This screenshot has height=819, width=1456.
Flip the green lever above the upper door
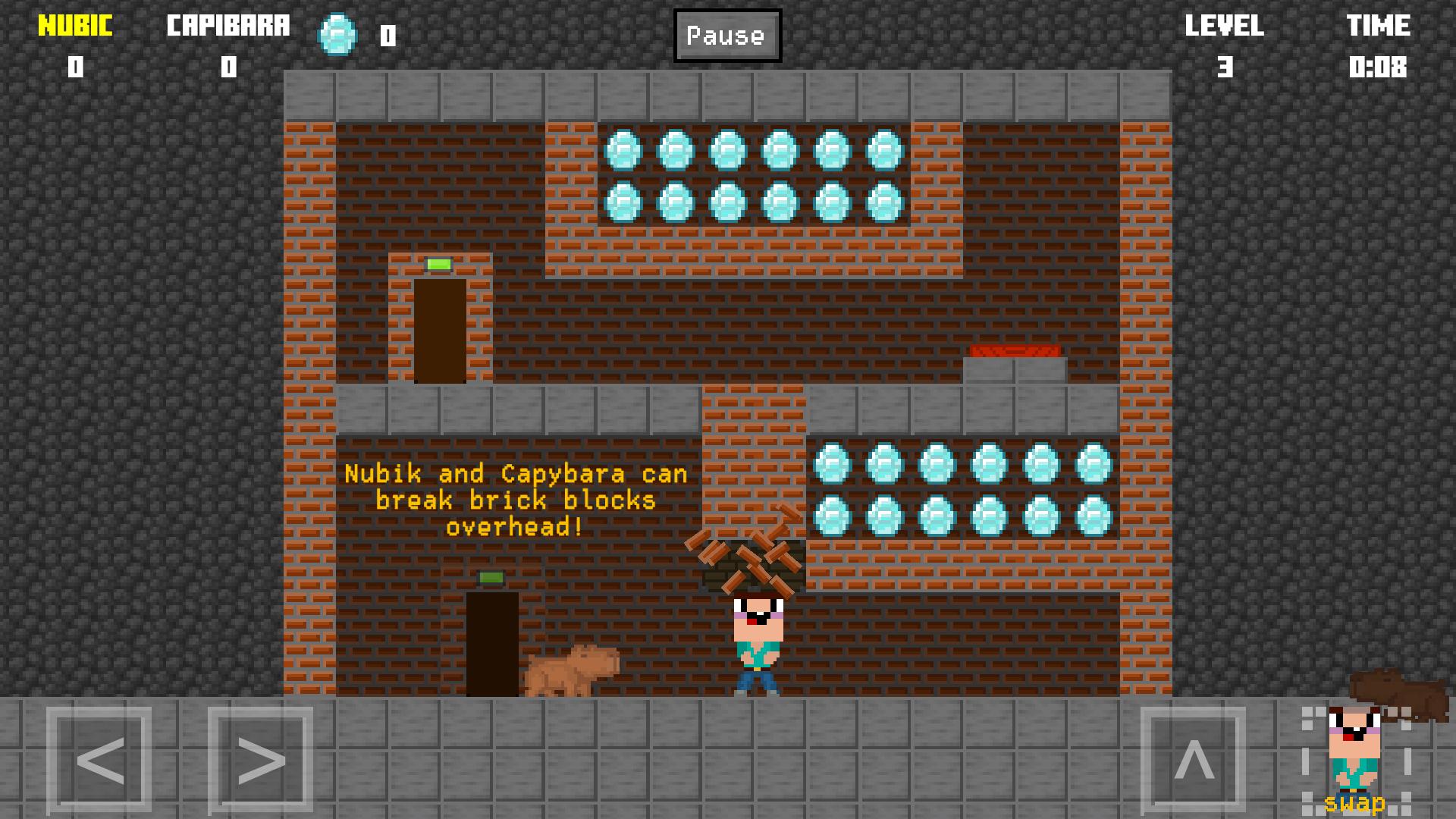pyautogui.click(x=438, y=264)
